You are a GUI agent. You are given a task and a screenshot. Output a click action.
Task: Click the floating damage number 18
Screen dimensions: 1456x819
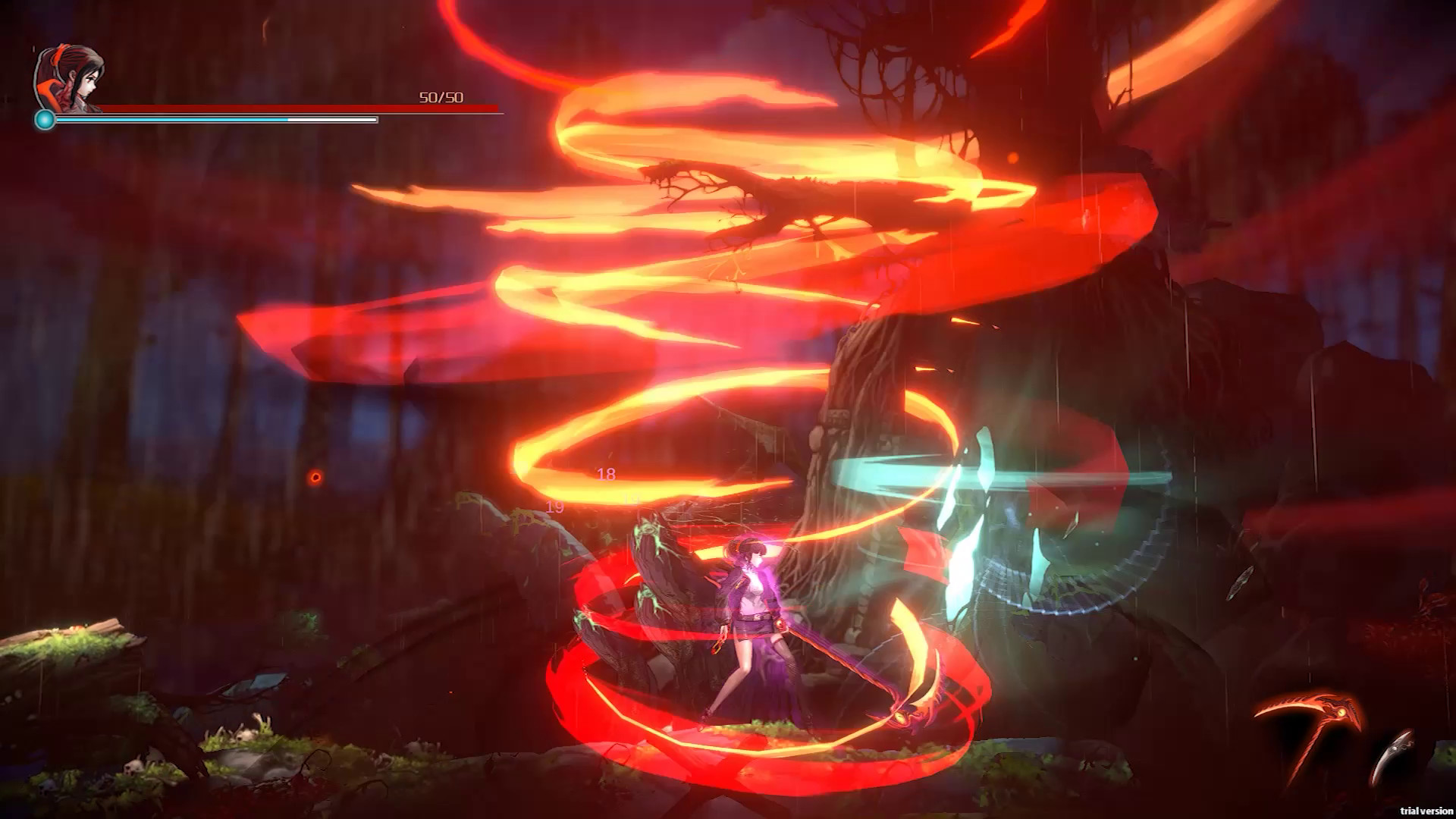[x=604, y=474]
